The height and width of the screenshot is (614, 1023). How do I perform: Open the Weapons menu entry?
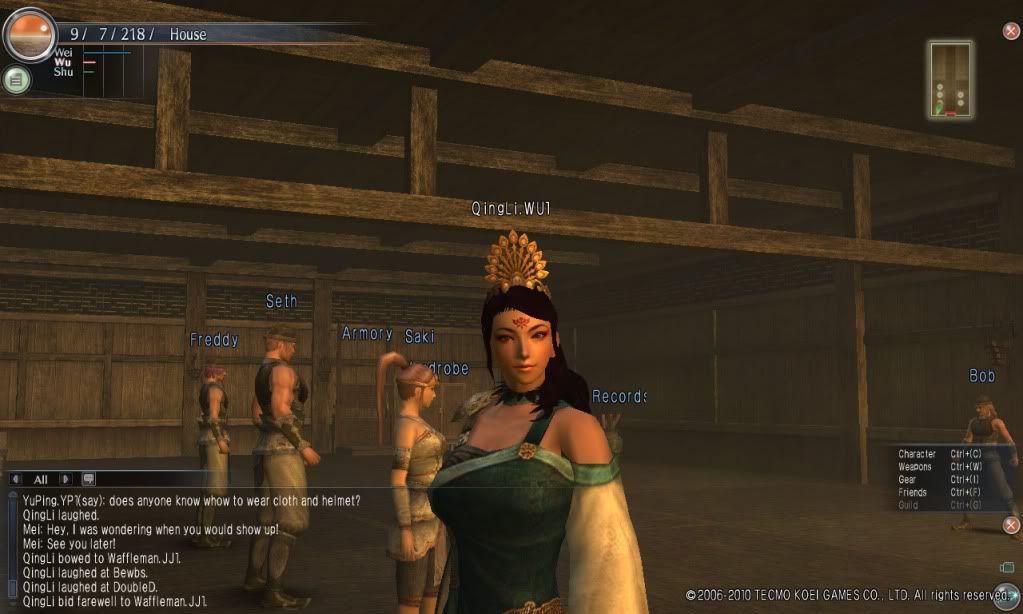(x=915, y=467)
